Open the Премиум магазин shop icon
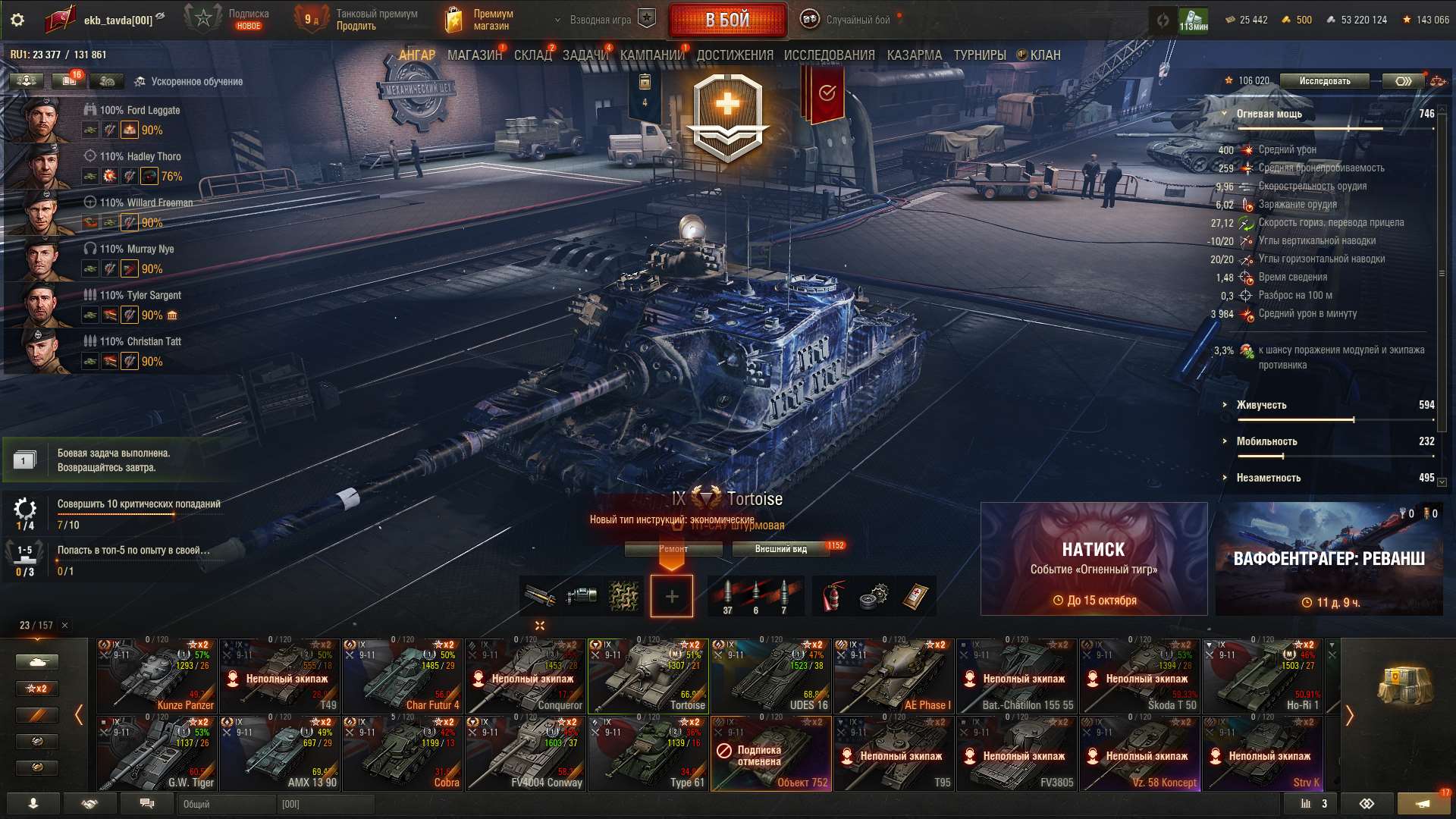The image size is (1456, 819). [455, 19]
